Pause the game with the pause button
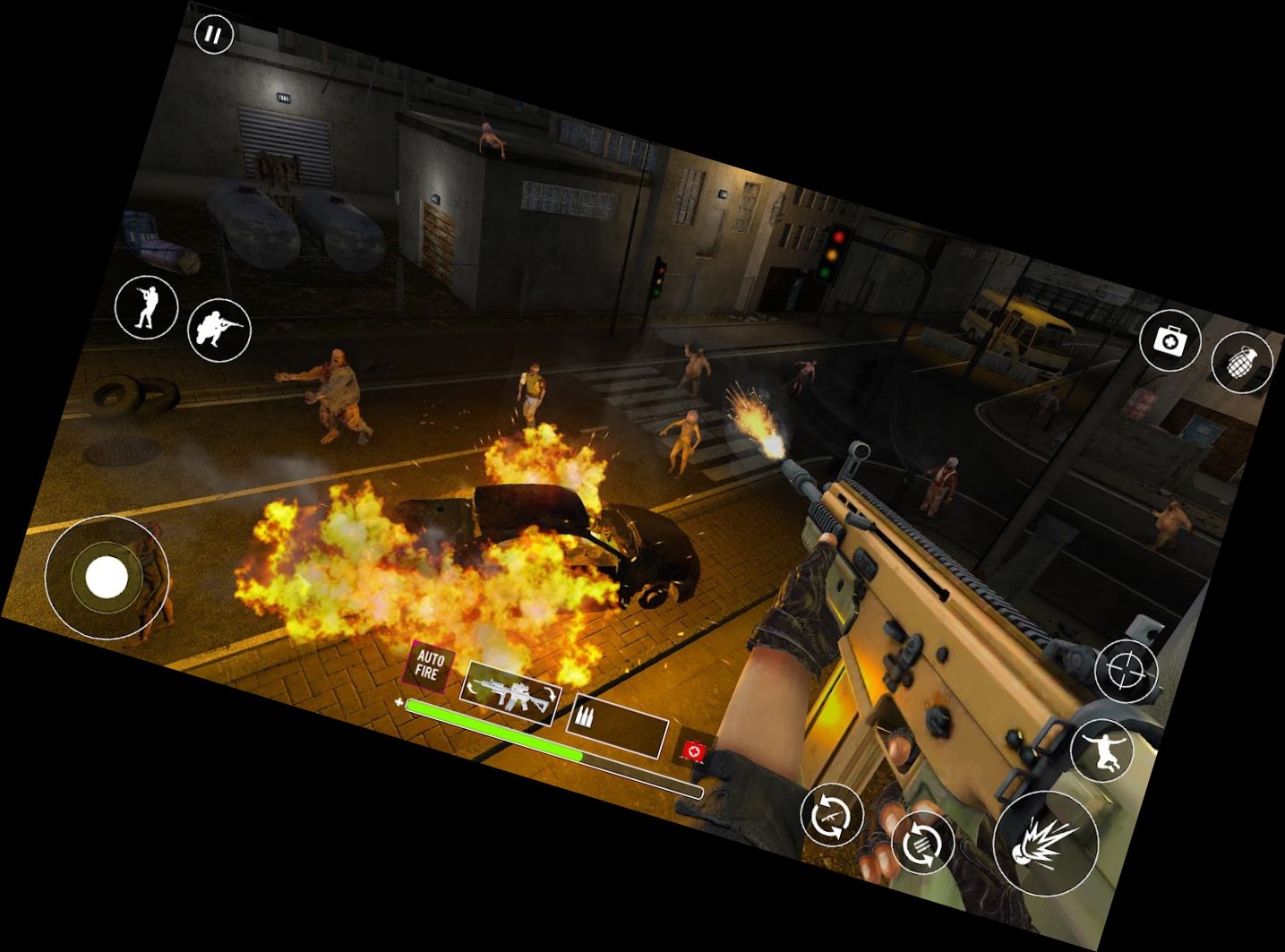This screenshot has height=952, width=1285. click(x=213, y=35)
